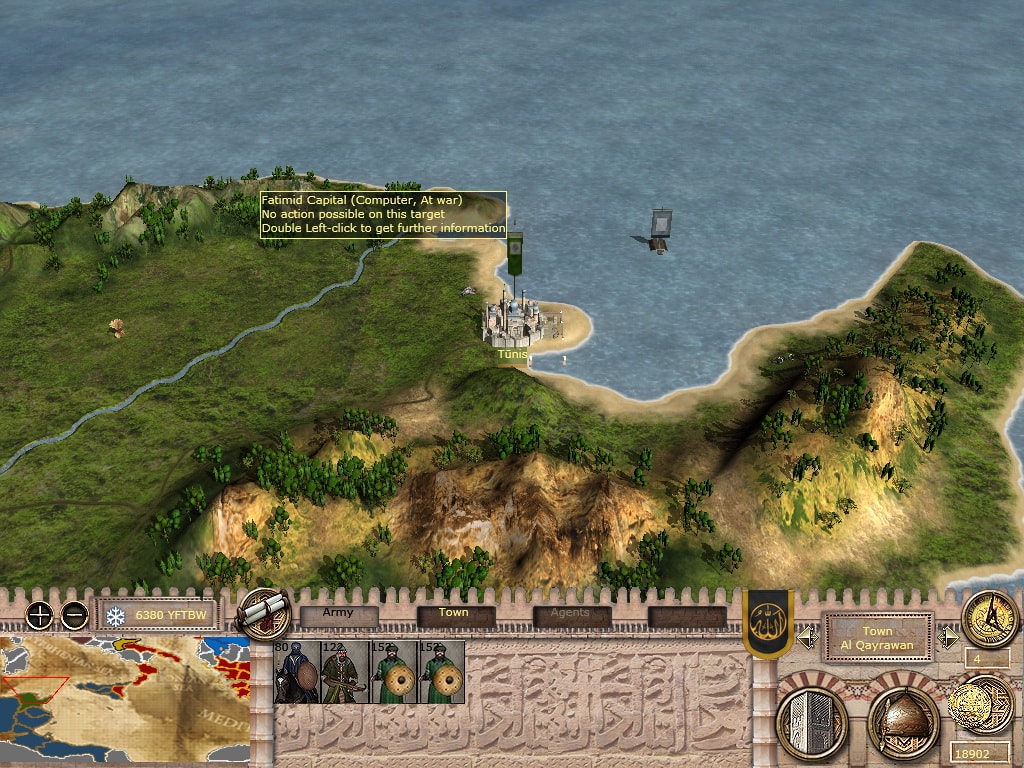The width and height of the screenshot is (1024, 768).
Task: Open the construction building button
Action: point(812,721)
